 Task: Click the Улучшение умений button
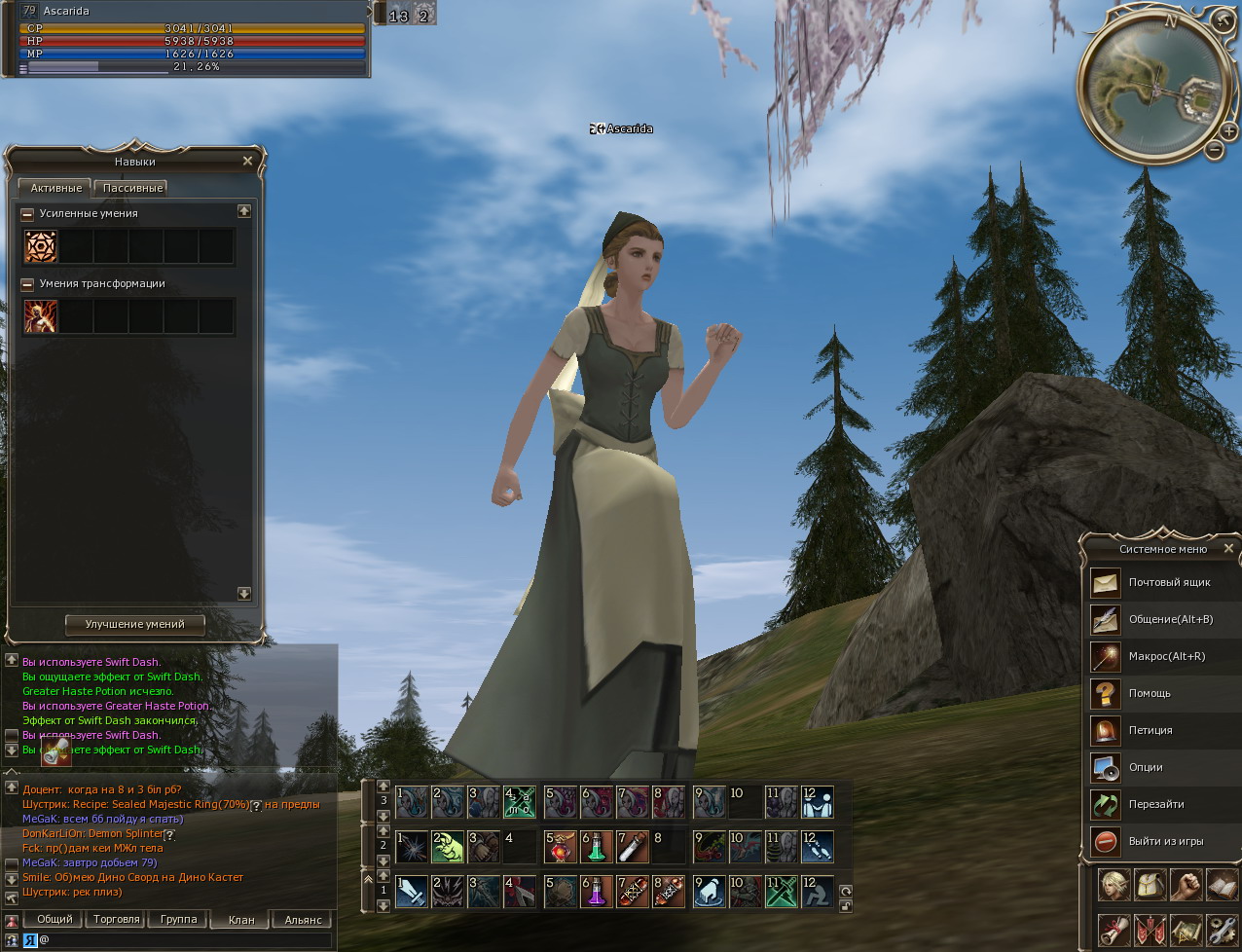tap(134, 624)
